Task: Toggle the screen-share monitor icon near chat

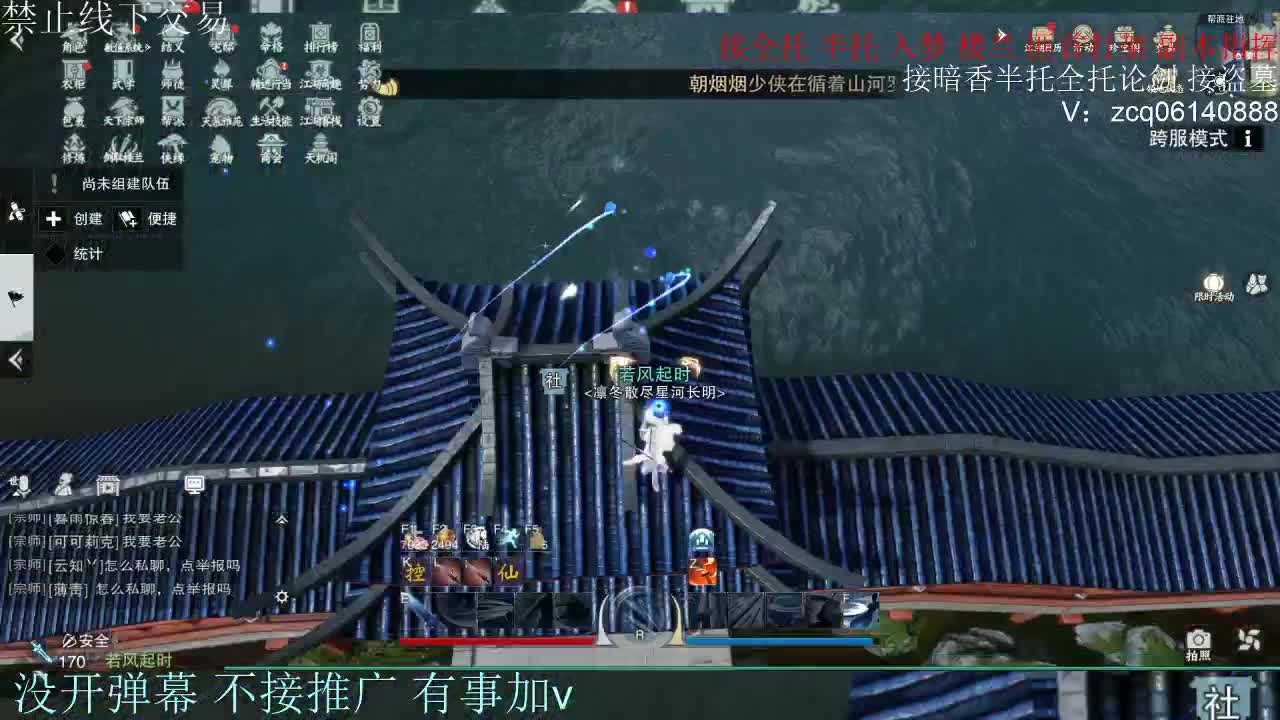Action: pos(194,485)
